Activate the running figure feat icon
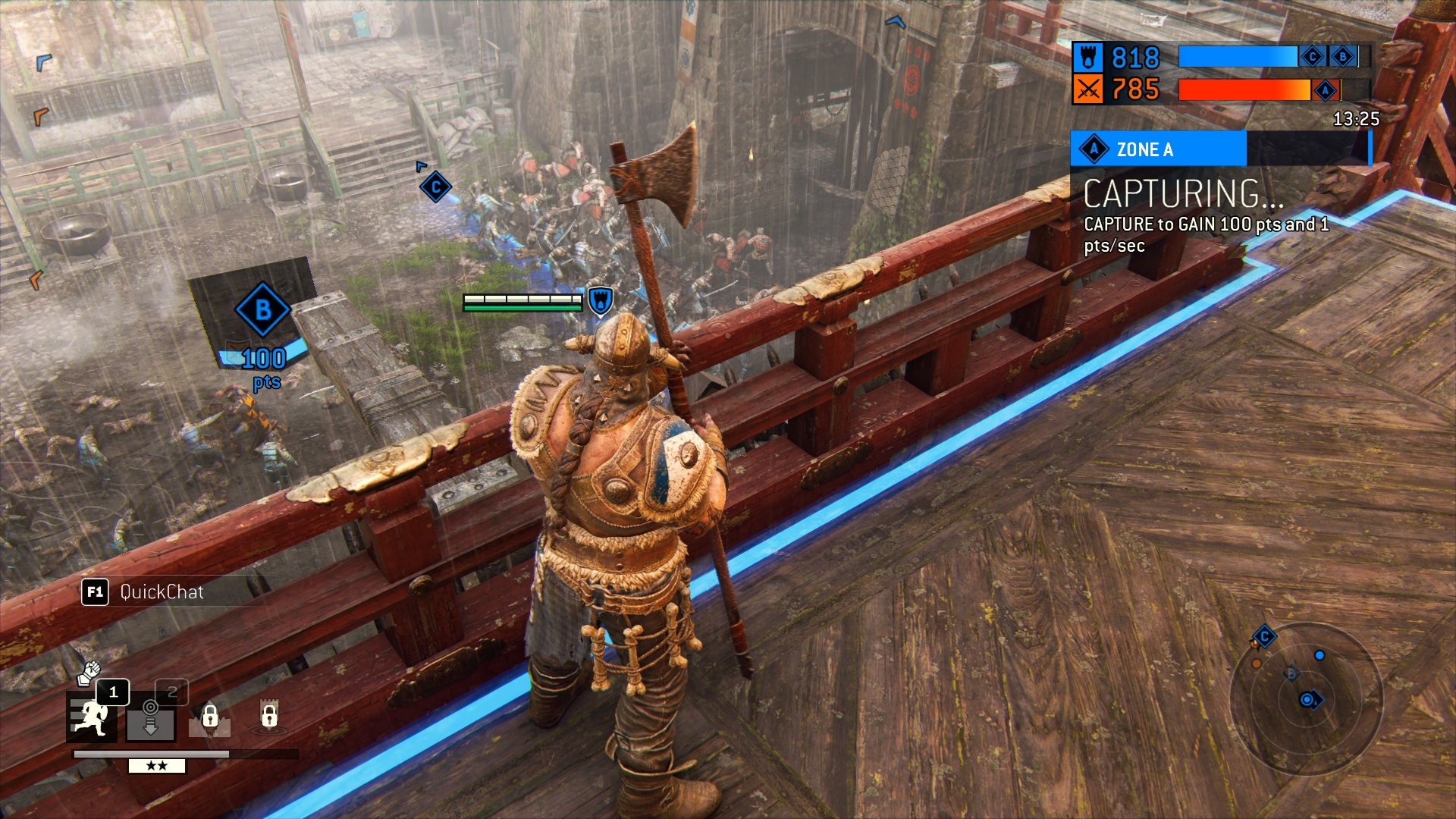This screenshot has height=819, width=1456. [x=92, y=718]
